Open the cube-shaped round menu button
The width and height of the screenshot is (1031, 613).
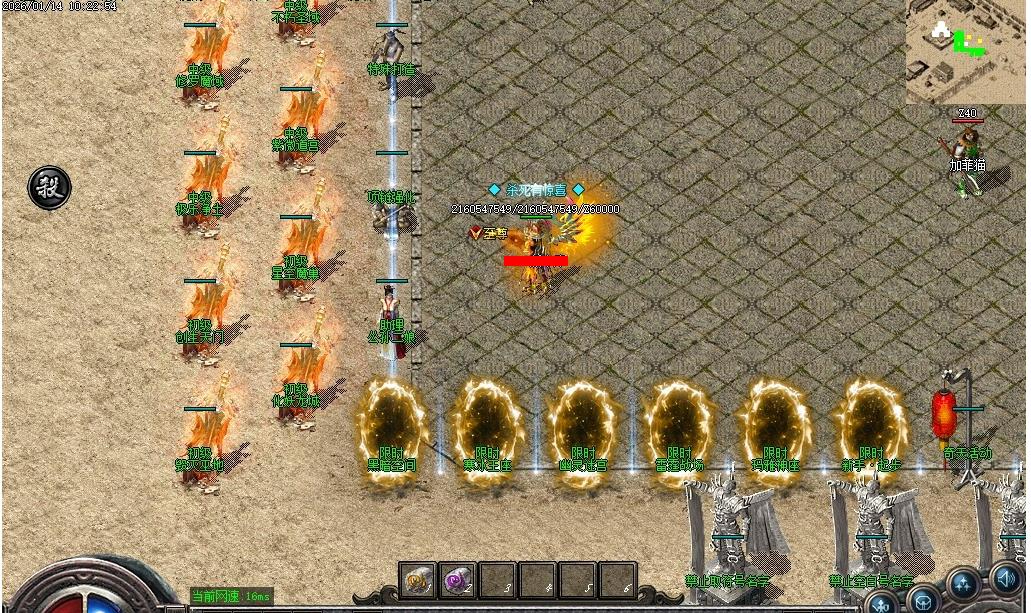(x=923, y=601)
